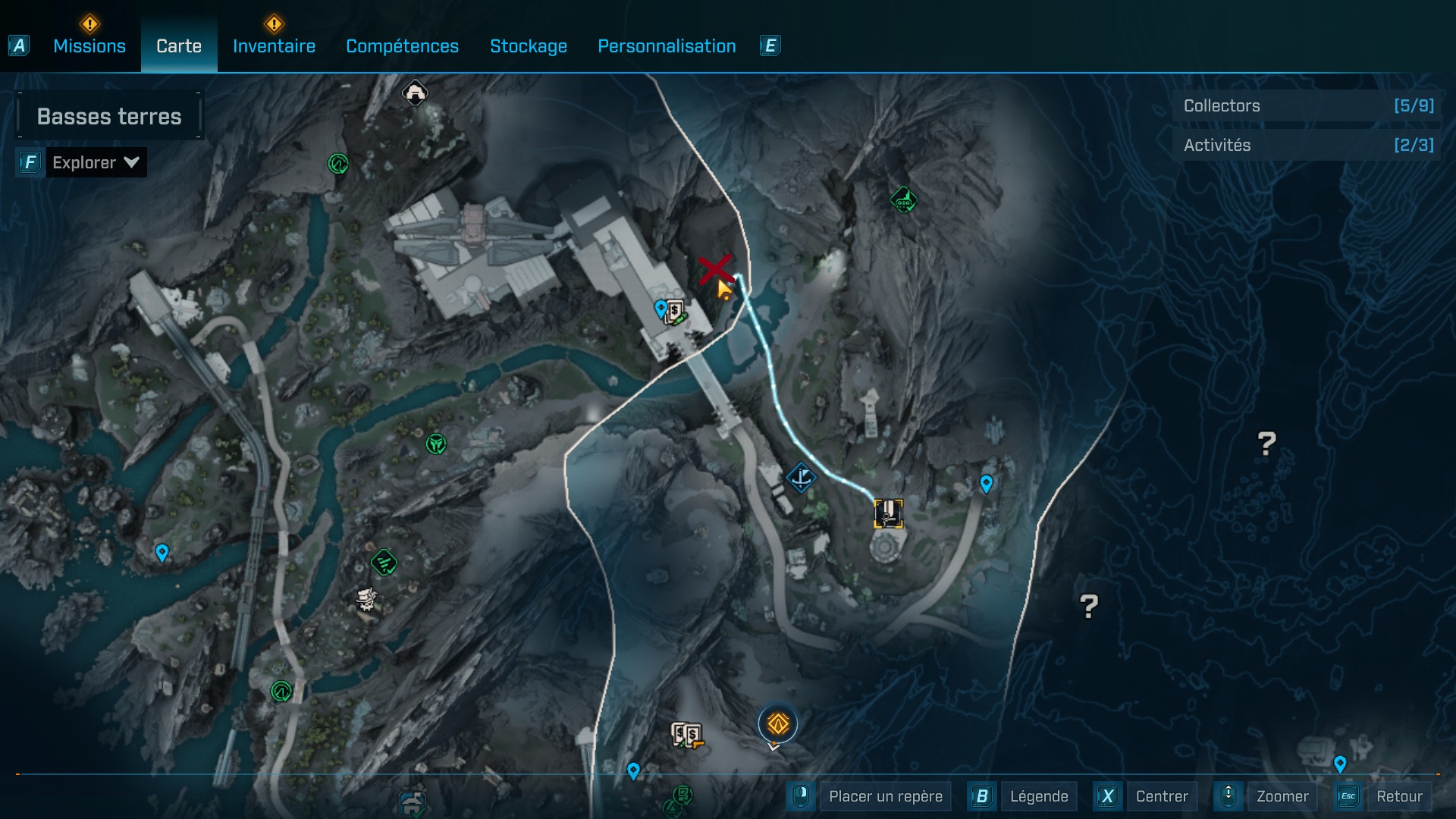
Task: Click the Placer un repère button
Action: coord(884,796)
